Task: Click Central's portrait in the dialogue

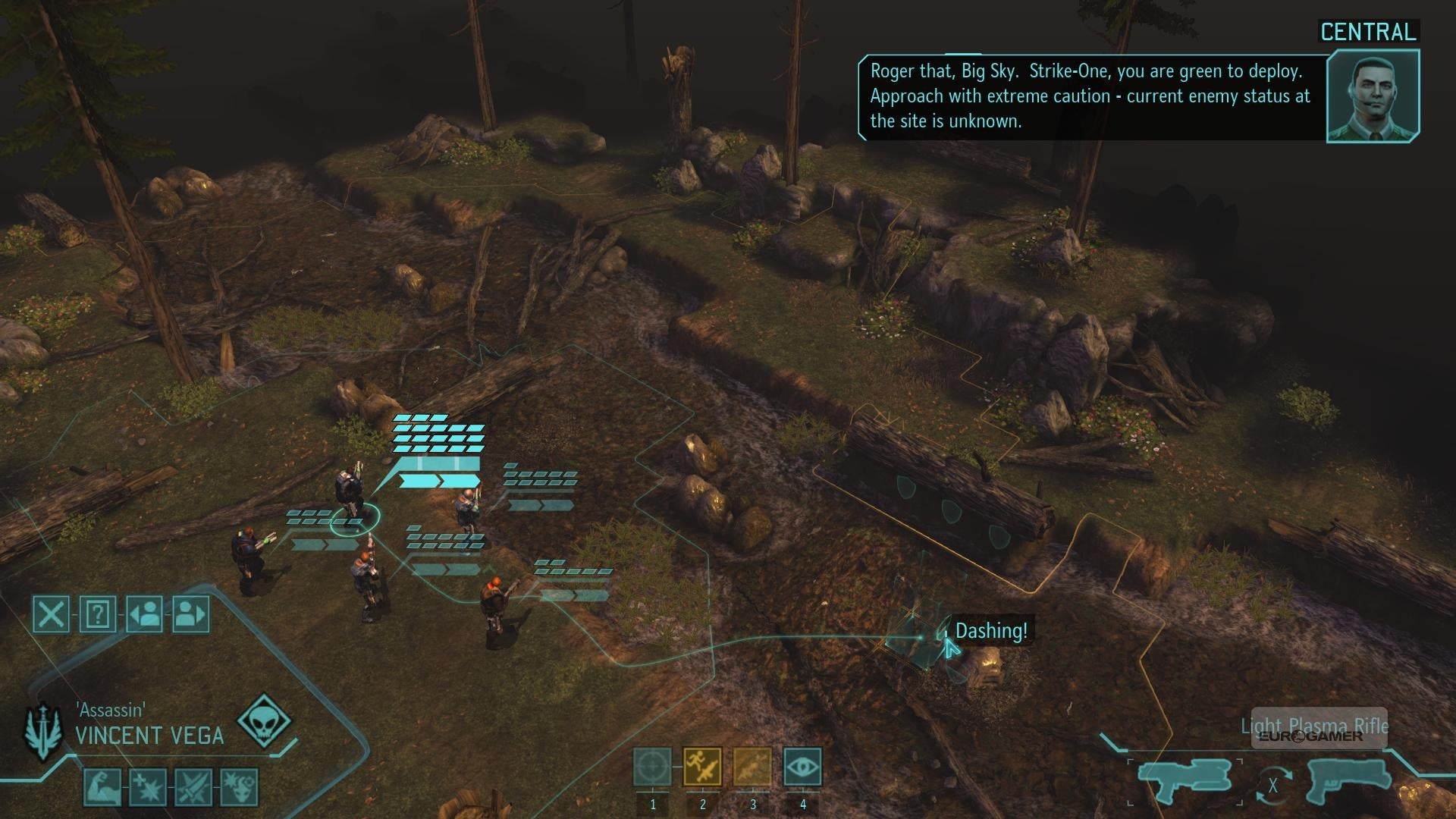Action: (x=1373, y=96)
